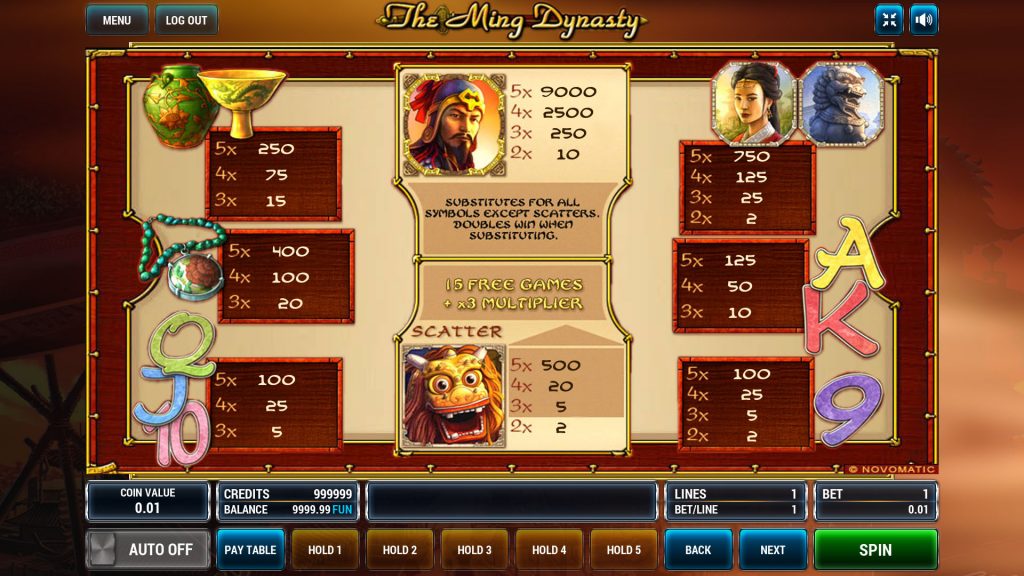Change the LINES setting panel
Viewport: 1024px width, 576px height.
737,501
